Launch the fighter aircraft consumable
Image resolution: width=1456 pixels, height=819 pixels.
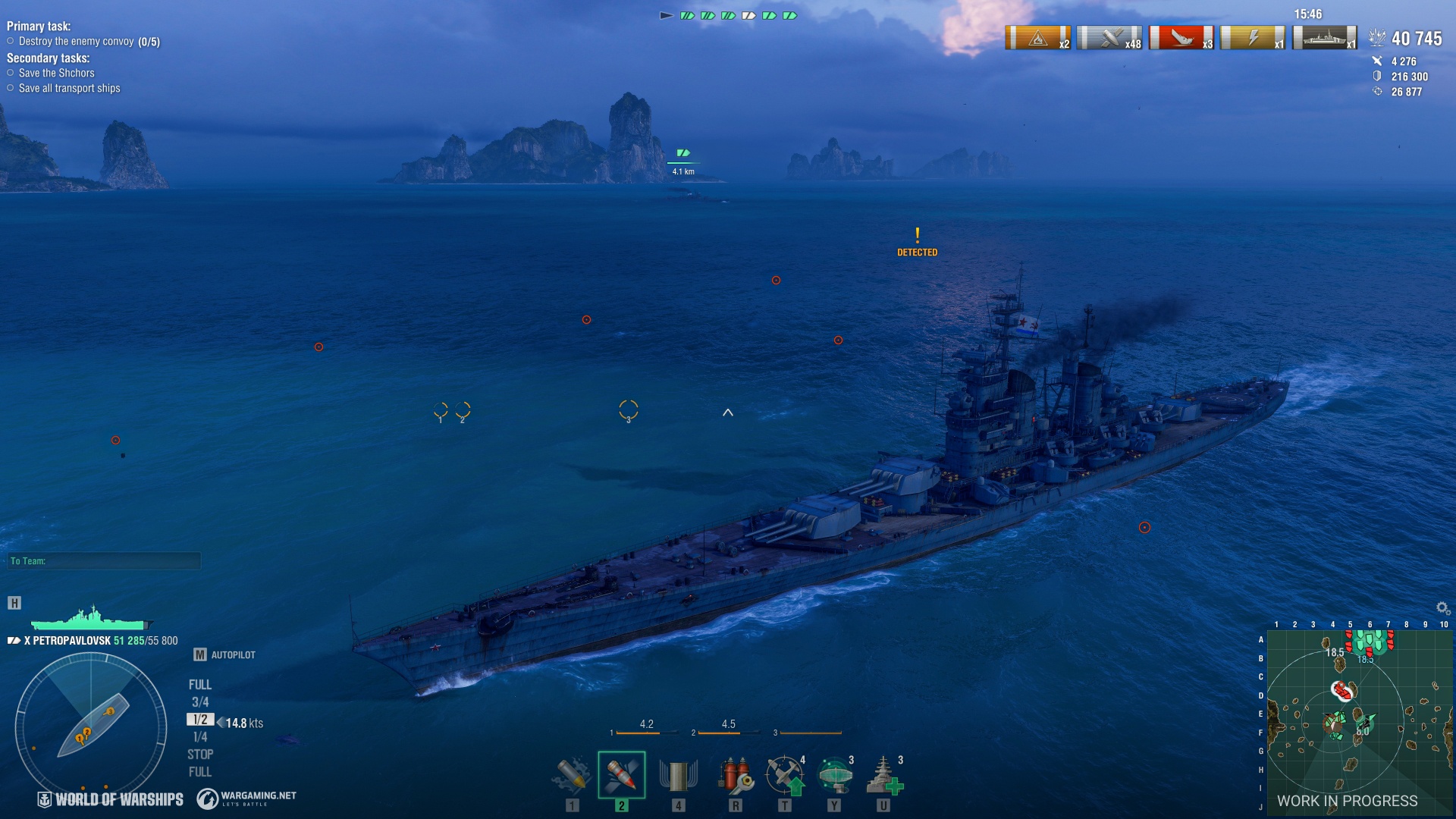coord(784,775)
